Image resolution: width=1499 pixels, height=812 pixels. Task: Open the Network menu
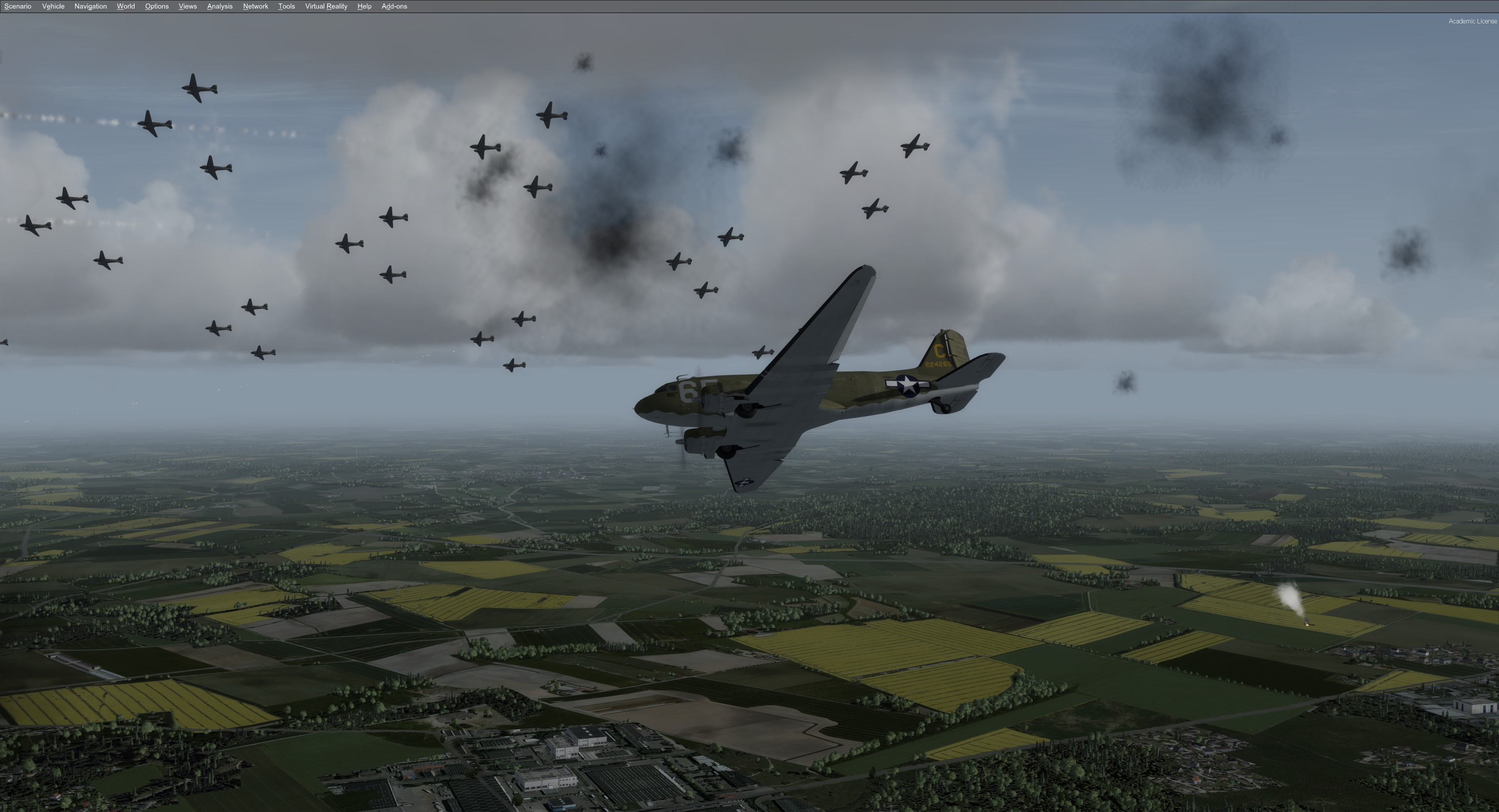point(255,6)
